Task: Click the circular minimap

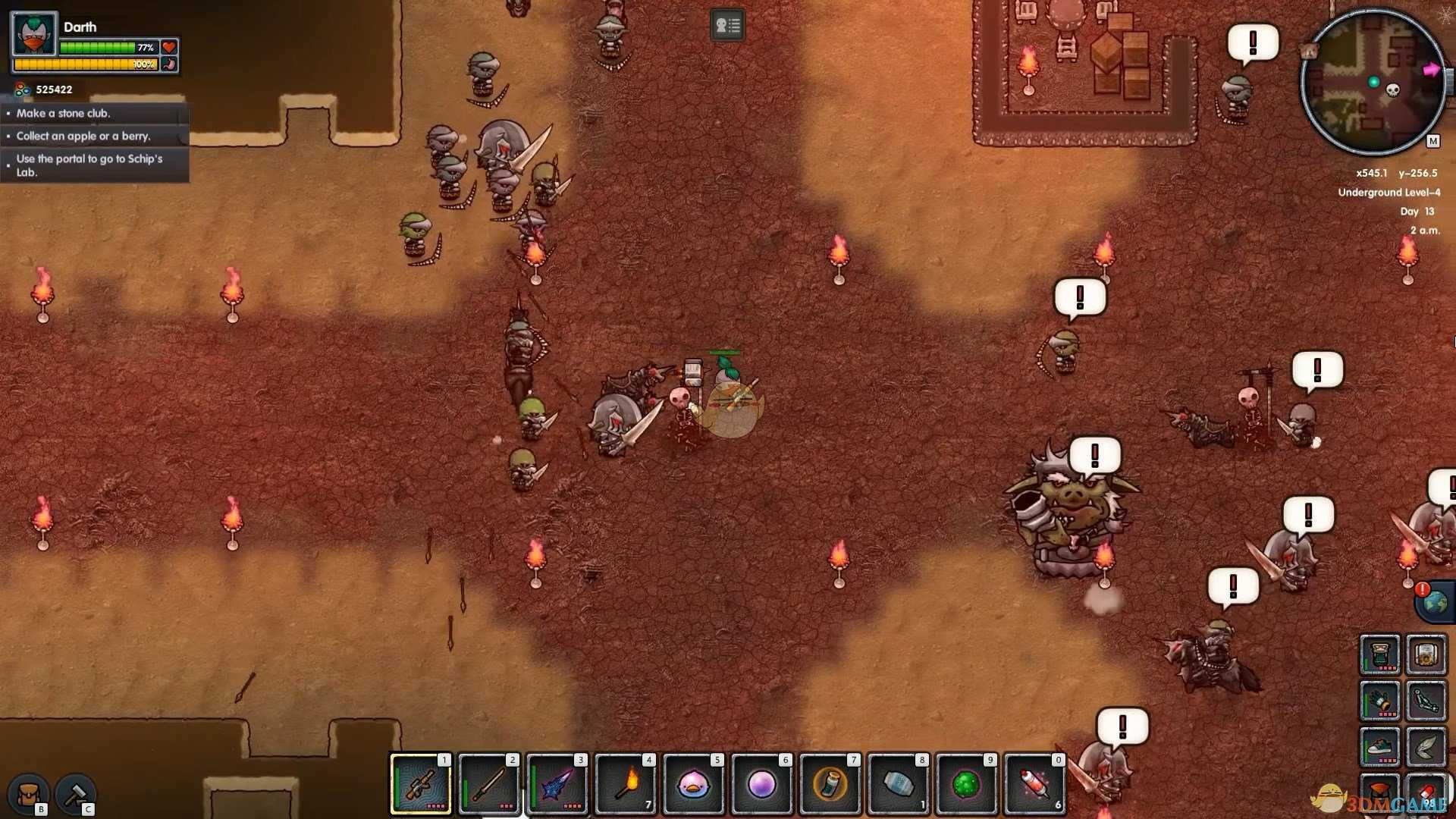Action: 1373,82
